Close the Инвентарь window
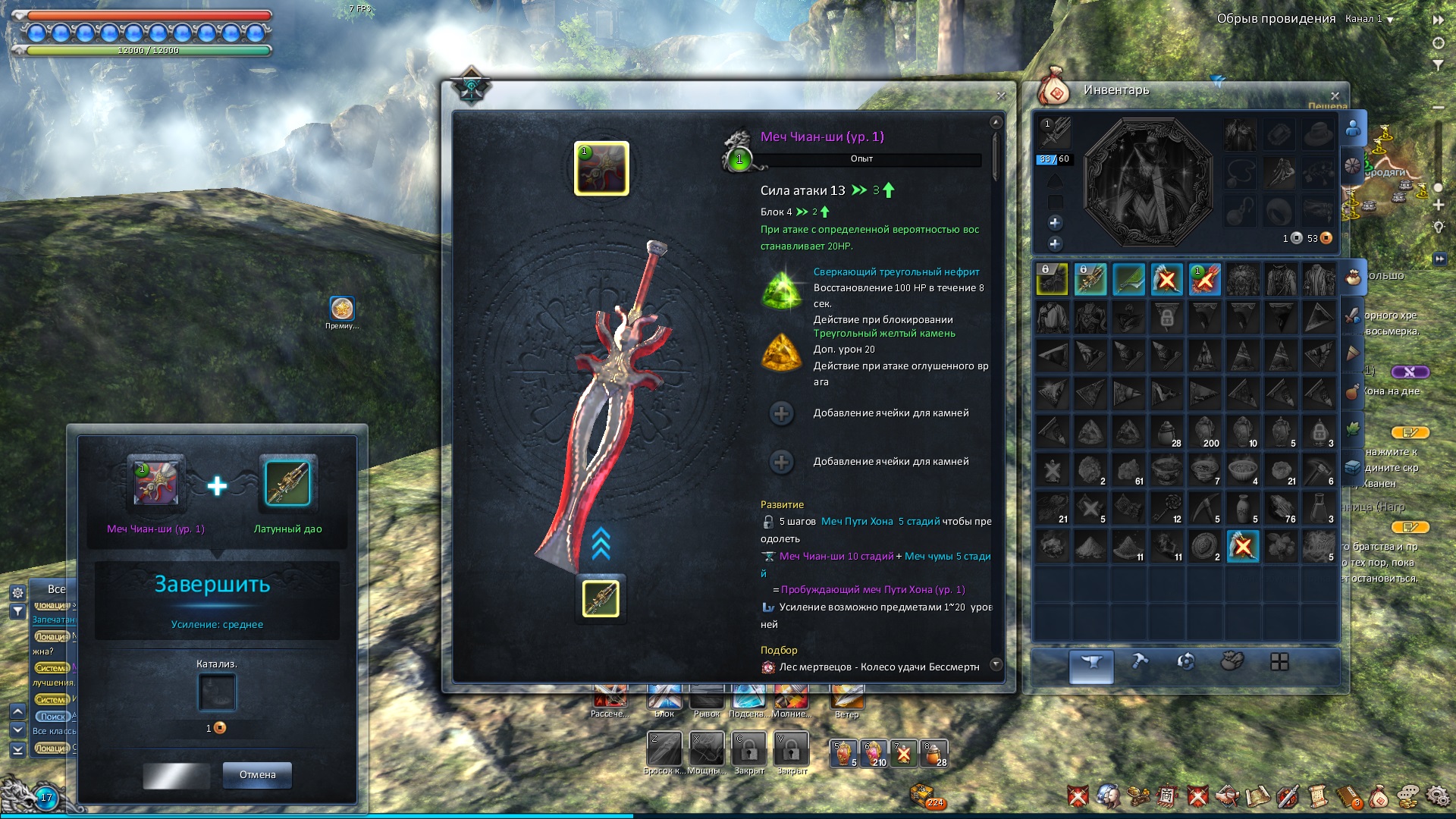Viewport: 1456px width, 819px height. 1335,96
